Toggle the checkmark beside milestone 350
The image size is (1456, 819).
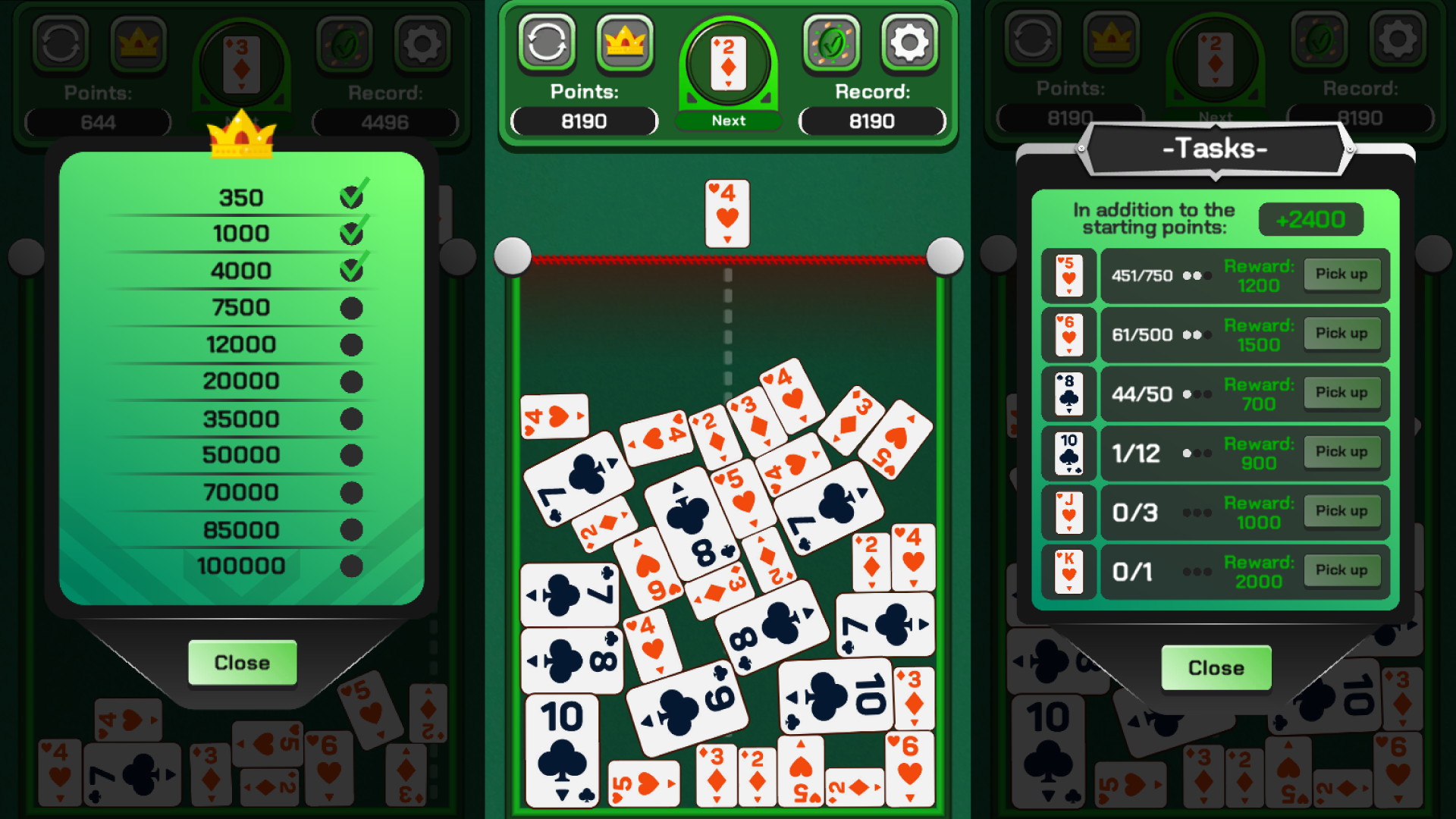point(350,196)
